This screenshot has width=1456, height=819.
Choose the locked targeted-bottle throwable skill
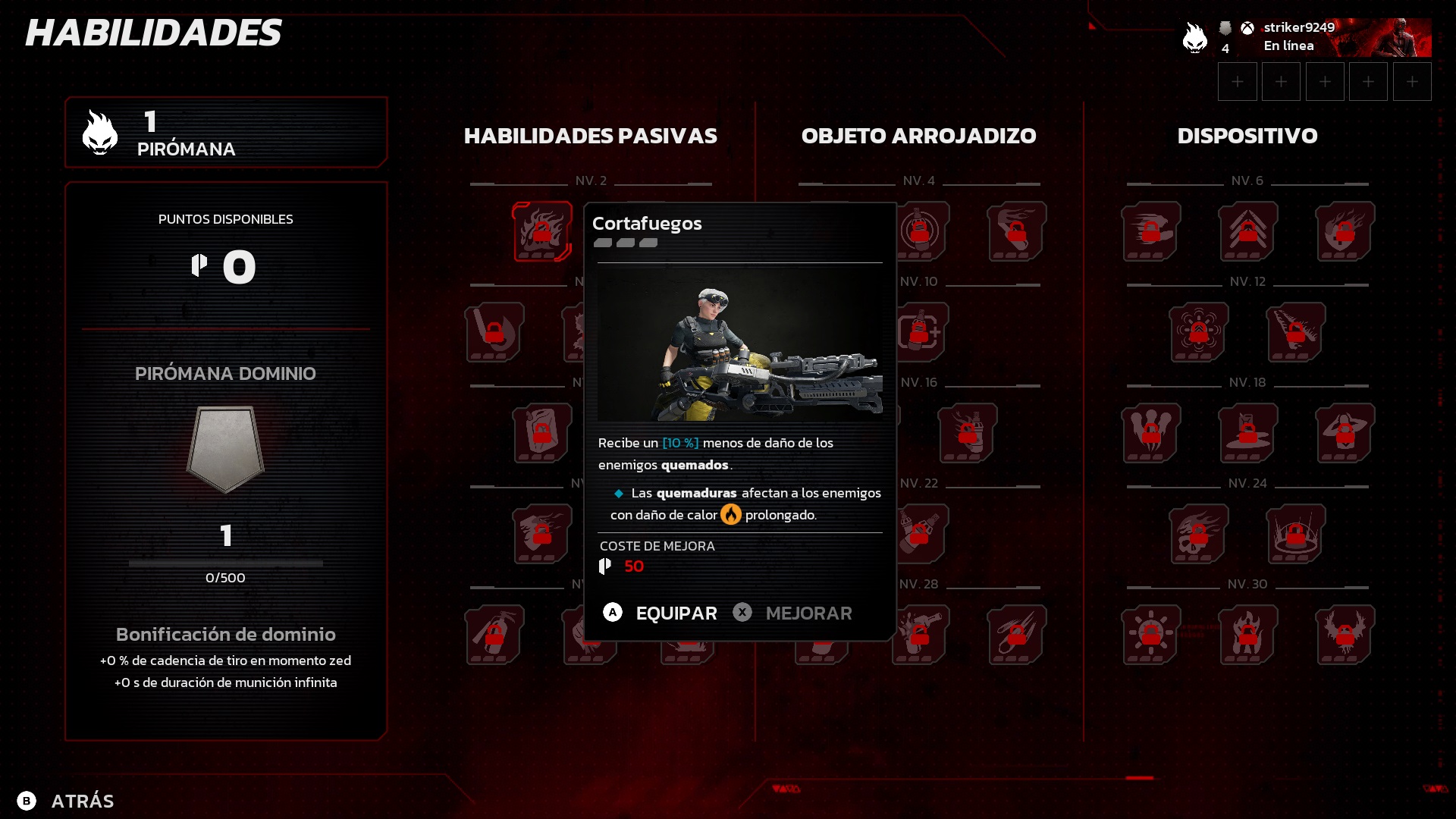tap(920, 231)
